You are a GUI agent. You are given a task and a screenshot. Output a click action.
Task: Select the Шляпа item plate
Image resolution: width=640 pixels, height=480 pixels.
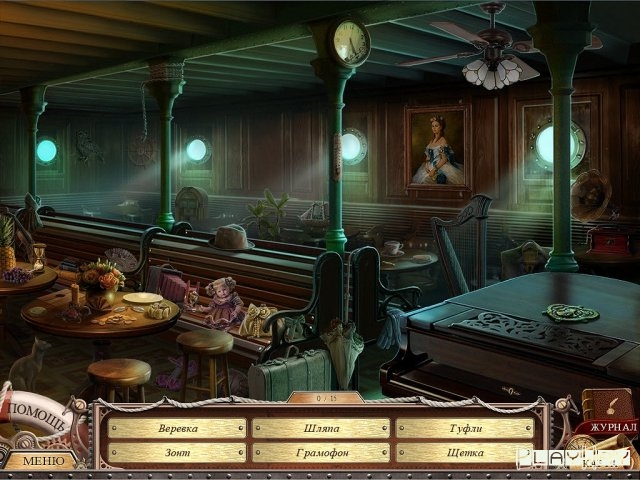click(320, 428)
